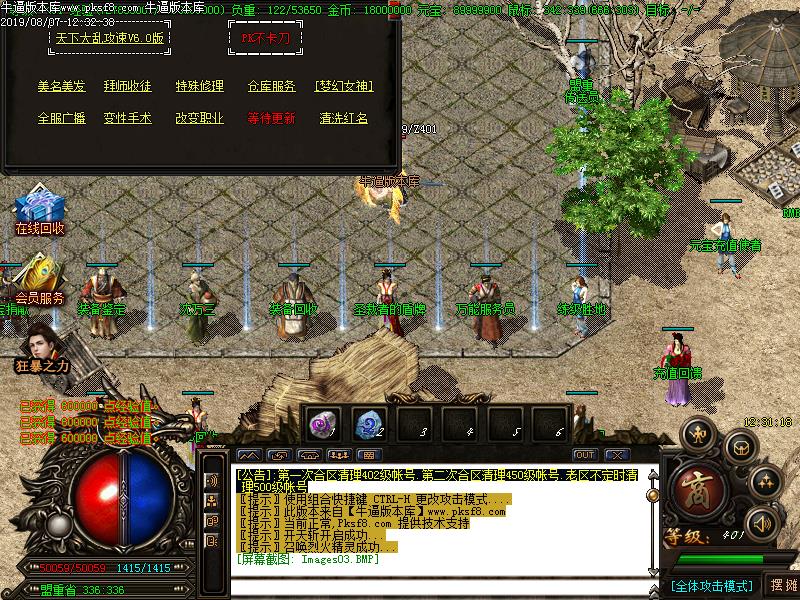Choose the 特殊修理 repair option
The image size is (800, 600).
pos(200,87)
